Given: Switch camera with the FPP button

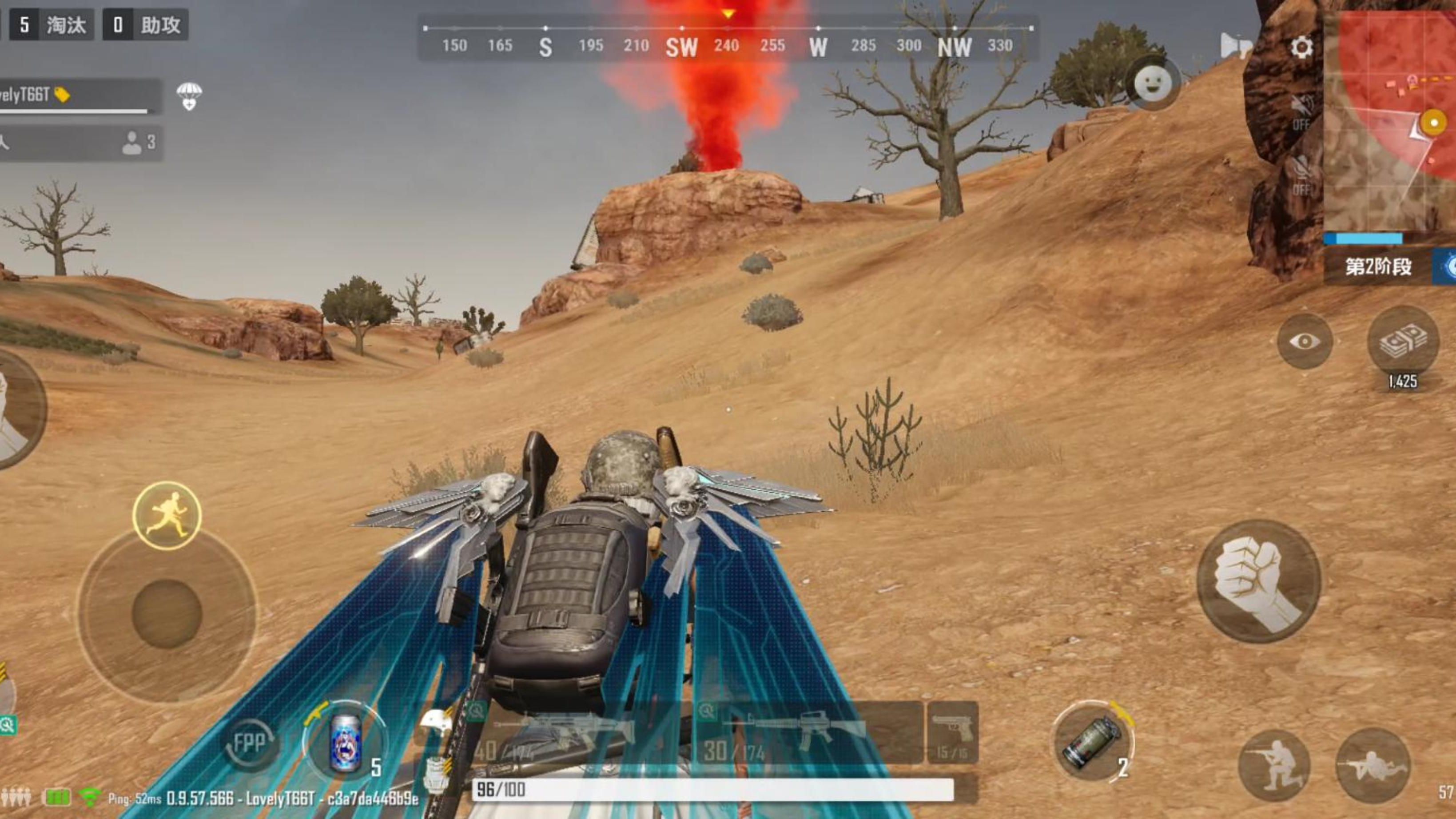Looking at the screenshot, I should coord(249,744).
